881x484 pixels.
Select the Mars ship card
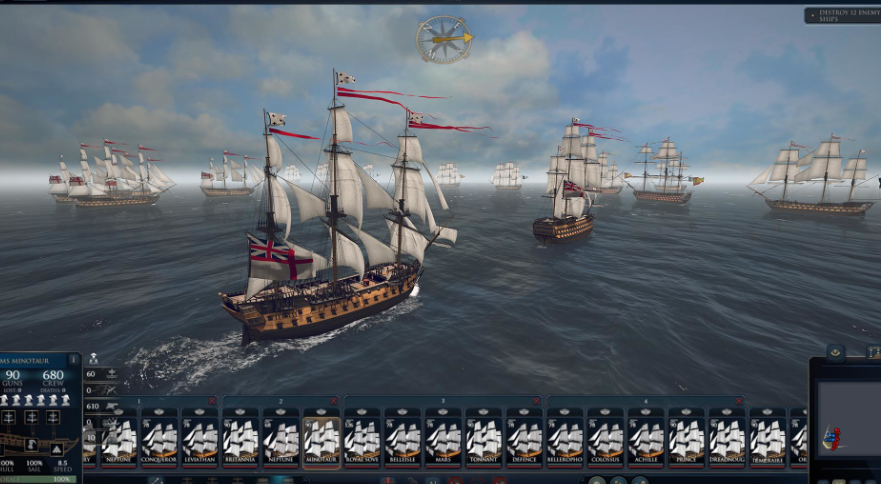(x=443, y=437)
